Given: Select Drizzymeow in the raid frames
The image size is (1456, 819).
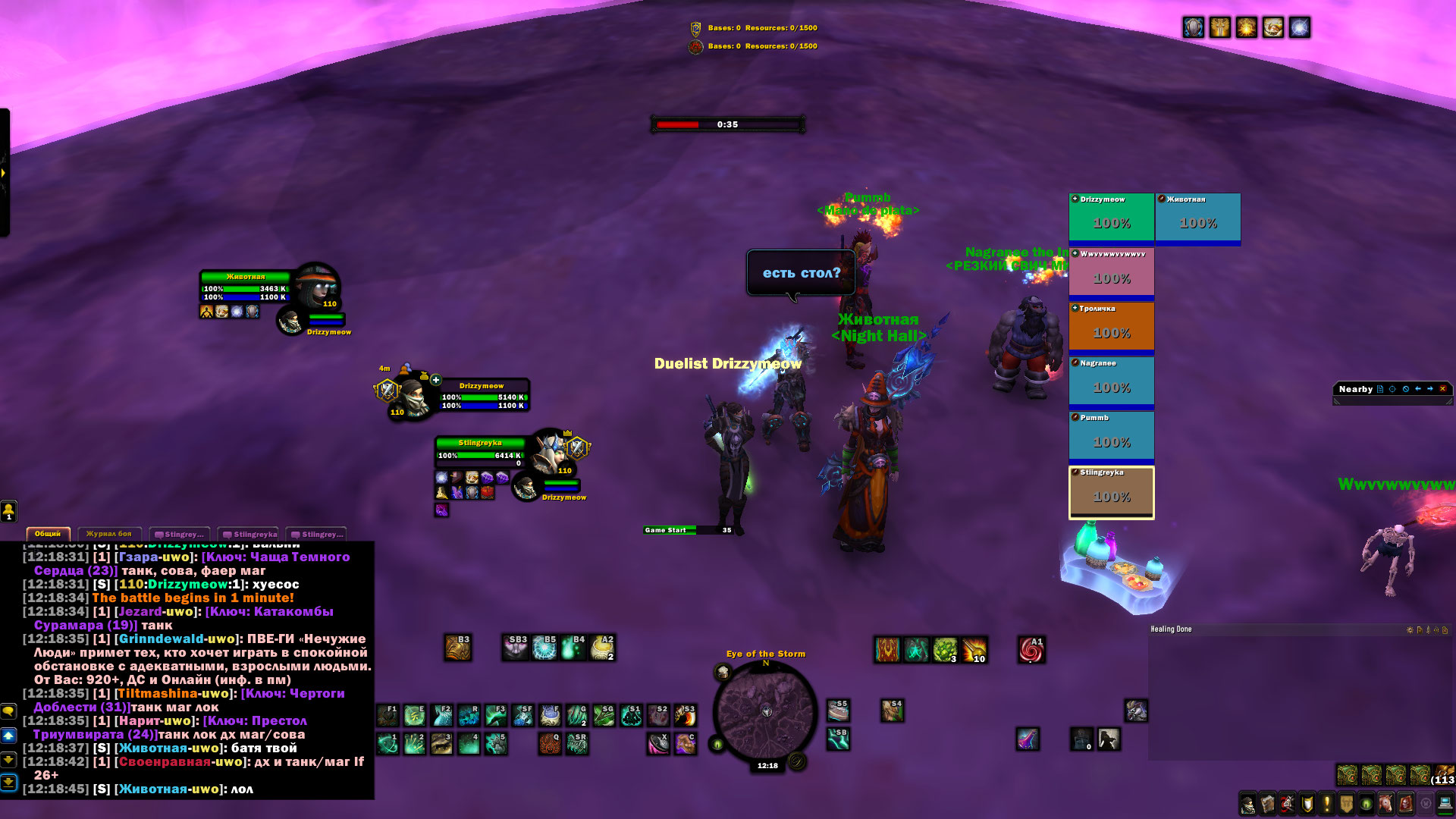Looking at the screenshot, I should point(1111,218).
